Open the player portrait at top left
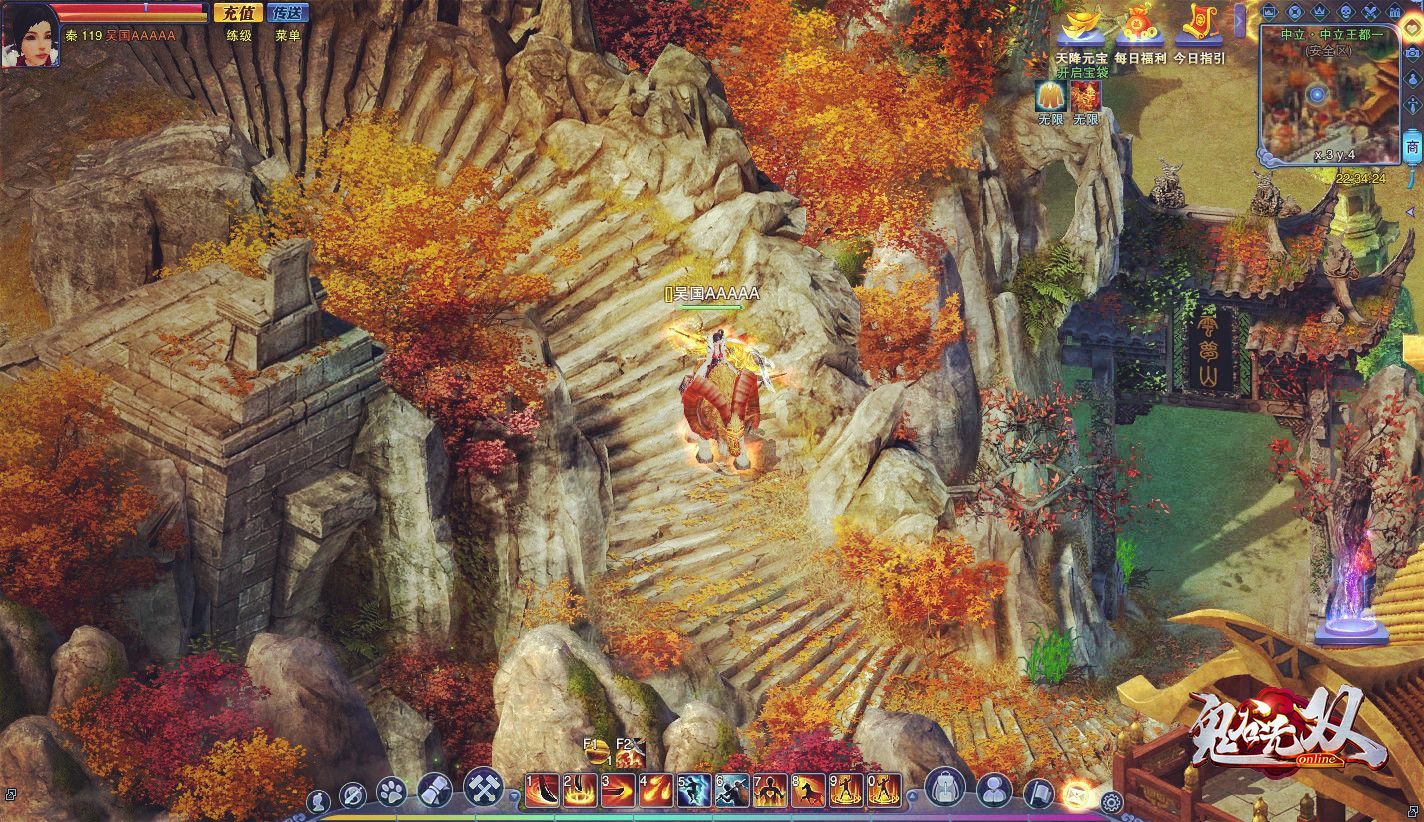 click(x=29, y=35)
